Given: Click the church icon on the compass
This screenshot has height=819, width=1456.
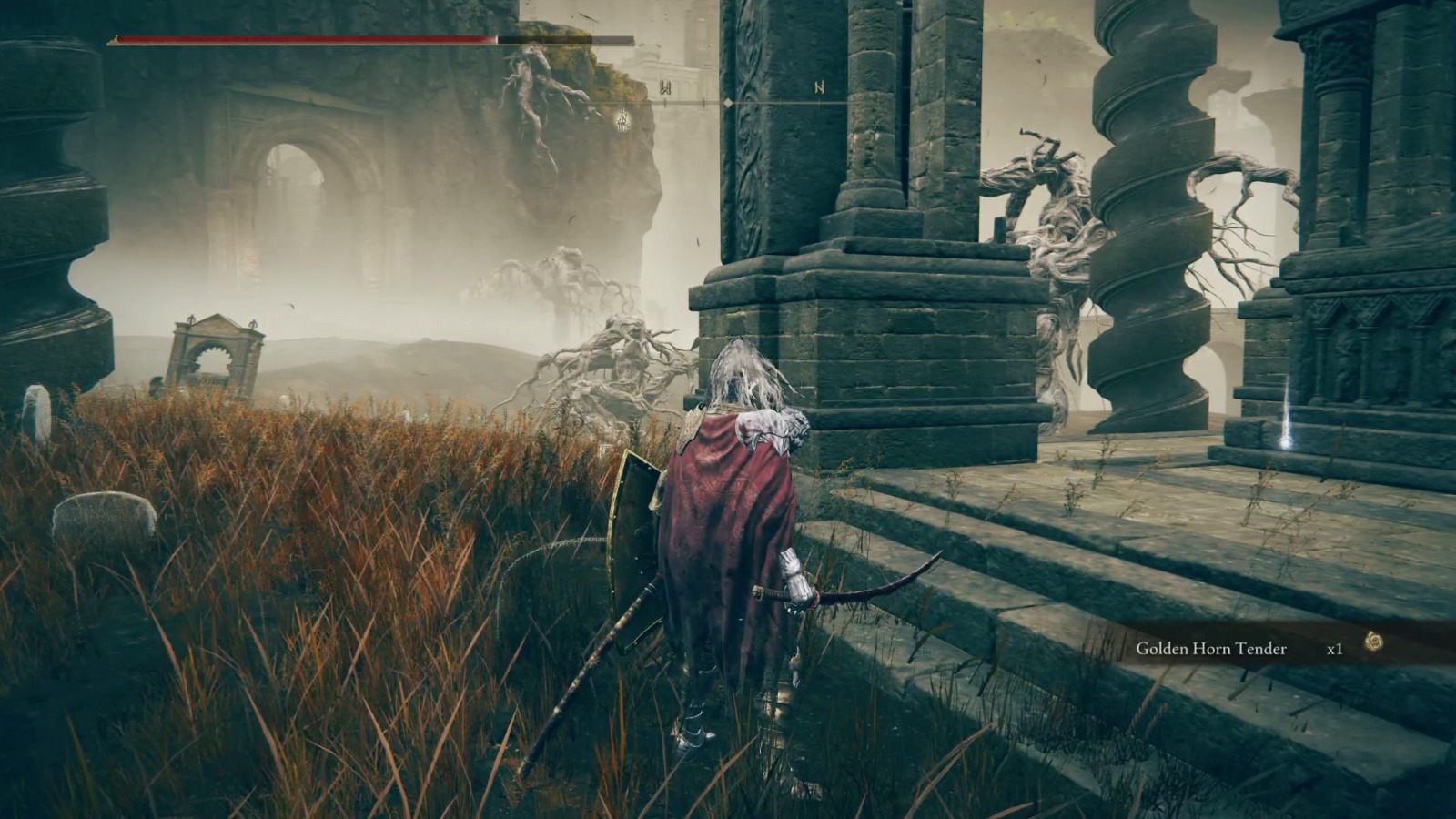Looking at the screenshot, I should (x=623, y=119).
